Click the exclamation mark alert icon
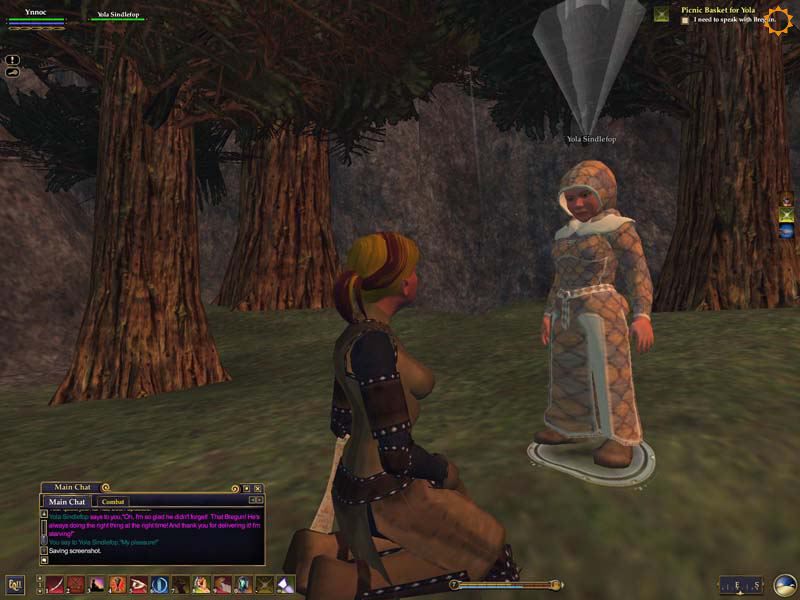This screenshot has height=600, width=800. point(12,59)
